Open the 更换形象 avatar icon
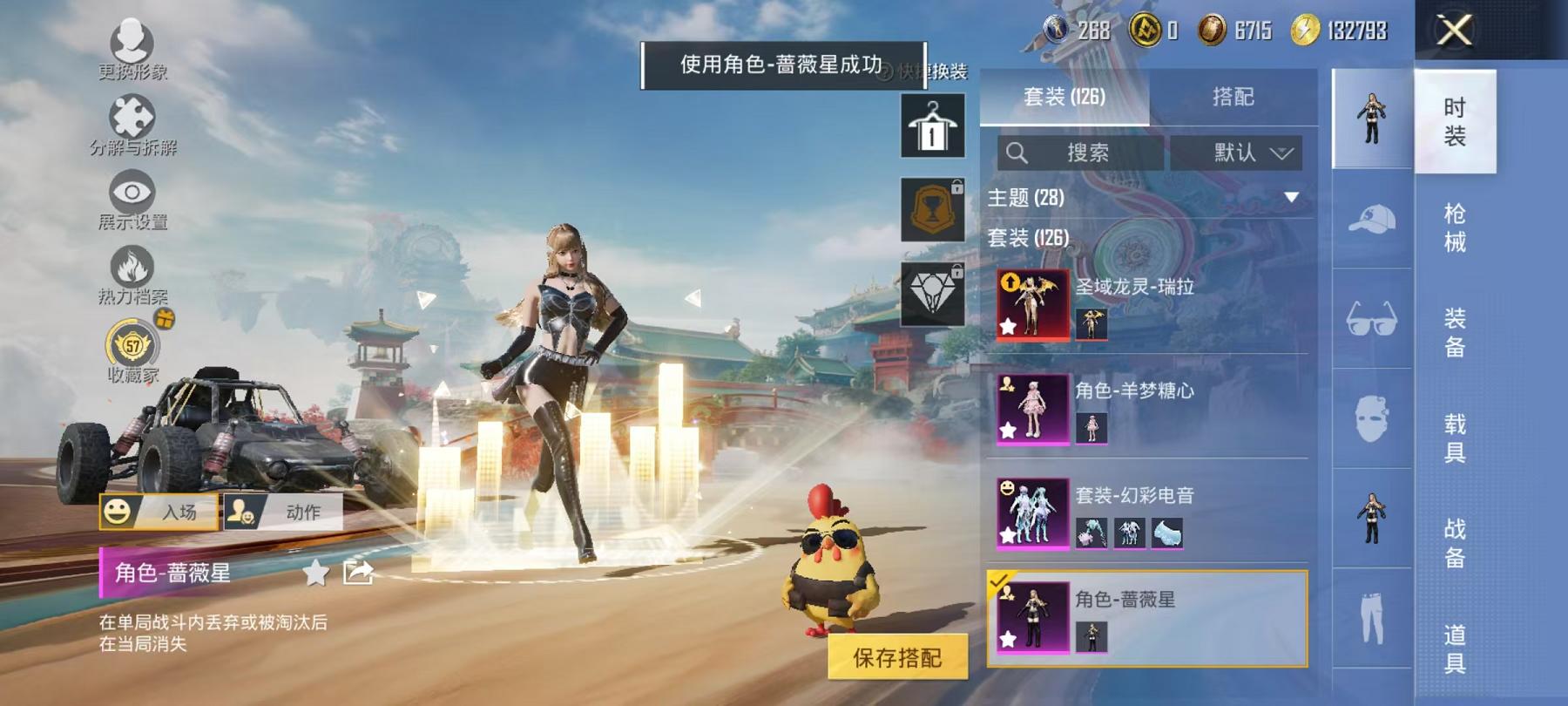 [x=131, y=41]
